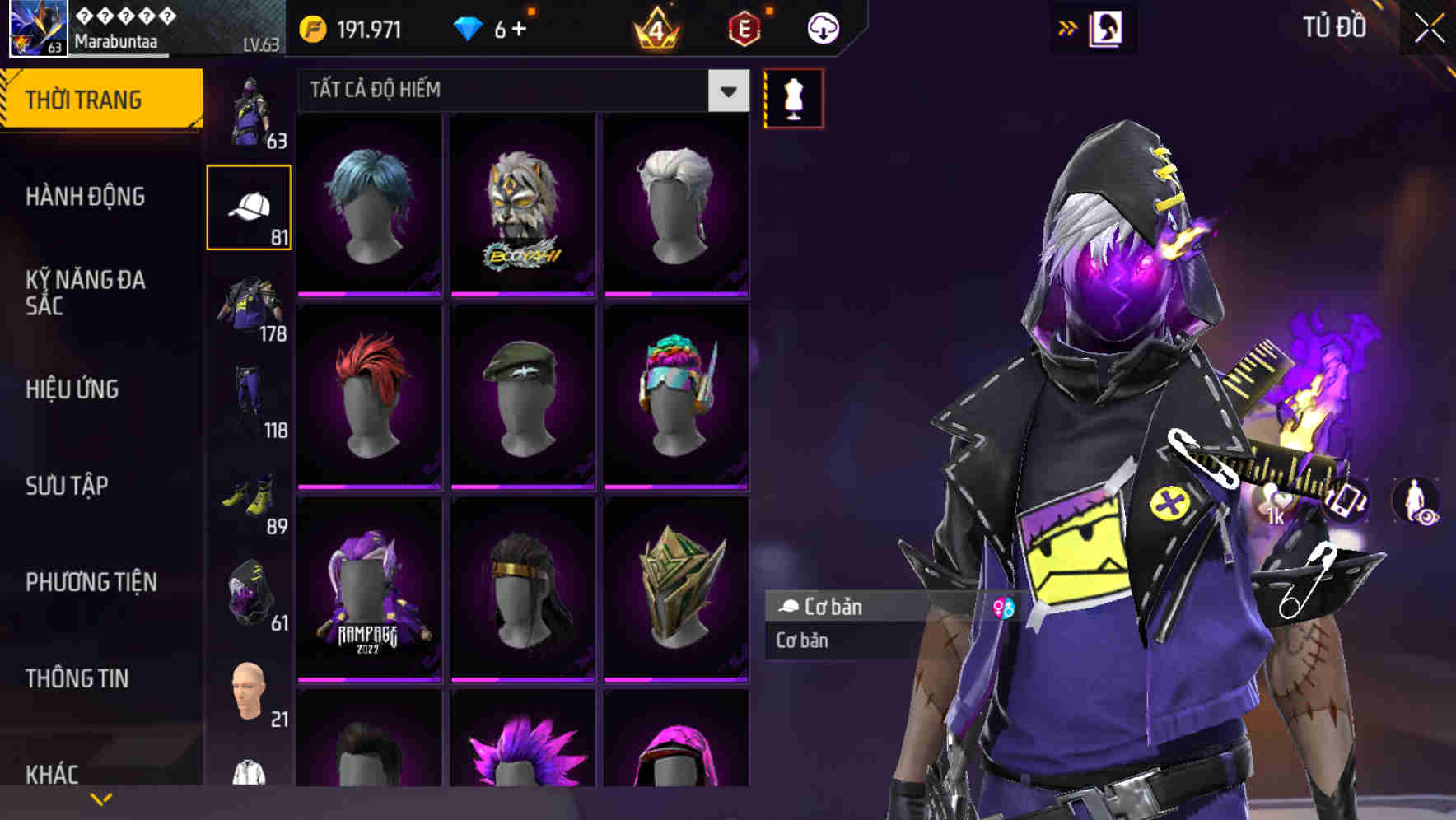Toggle the mannequin try-on display
The height and width of the screenshot is (820, 1456).
[792, 97]
